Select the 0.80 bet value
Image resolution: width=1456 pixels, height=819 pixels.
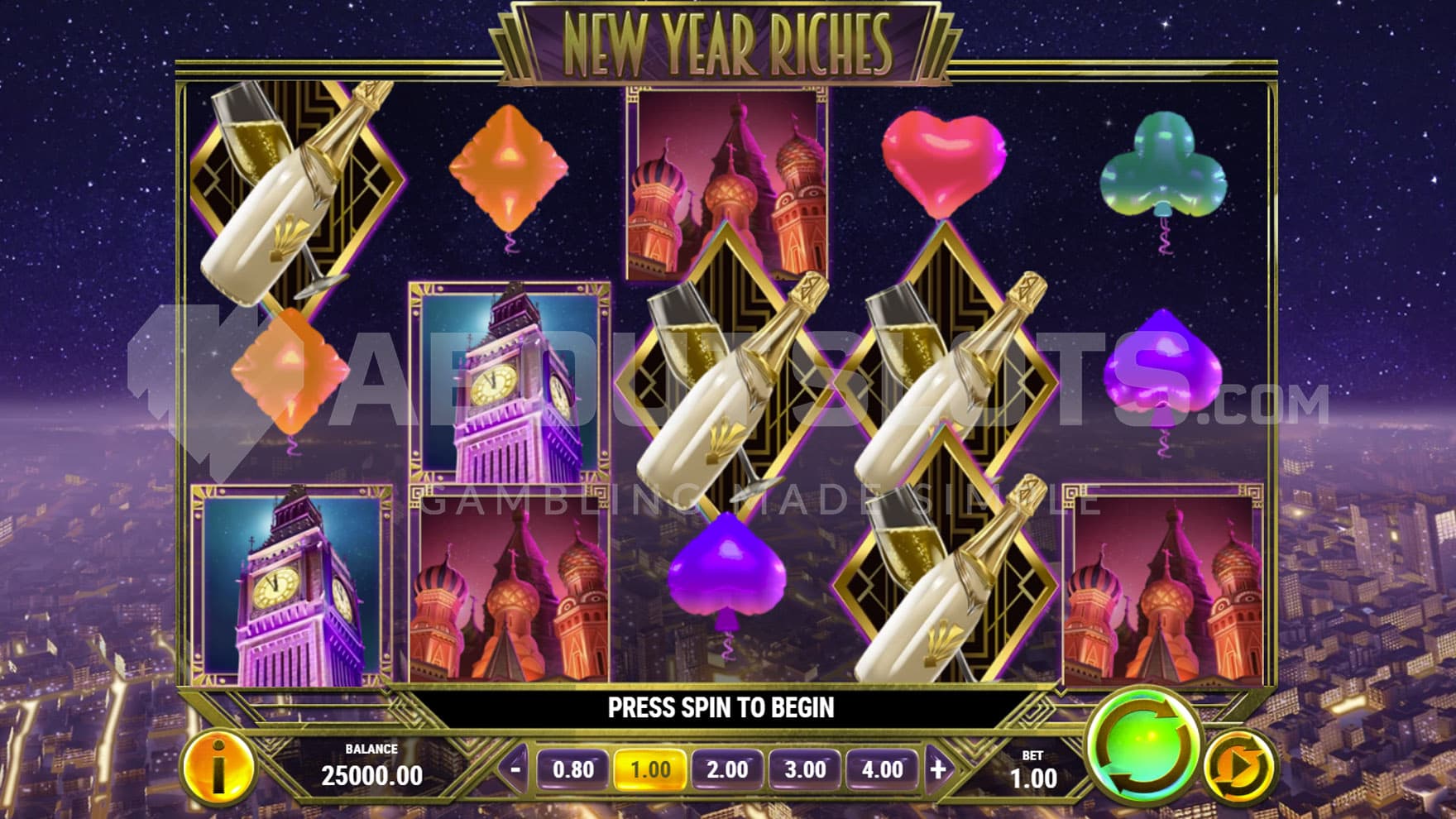click(x=572, y=770)
